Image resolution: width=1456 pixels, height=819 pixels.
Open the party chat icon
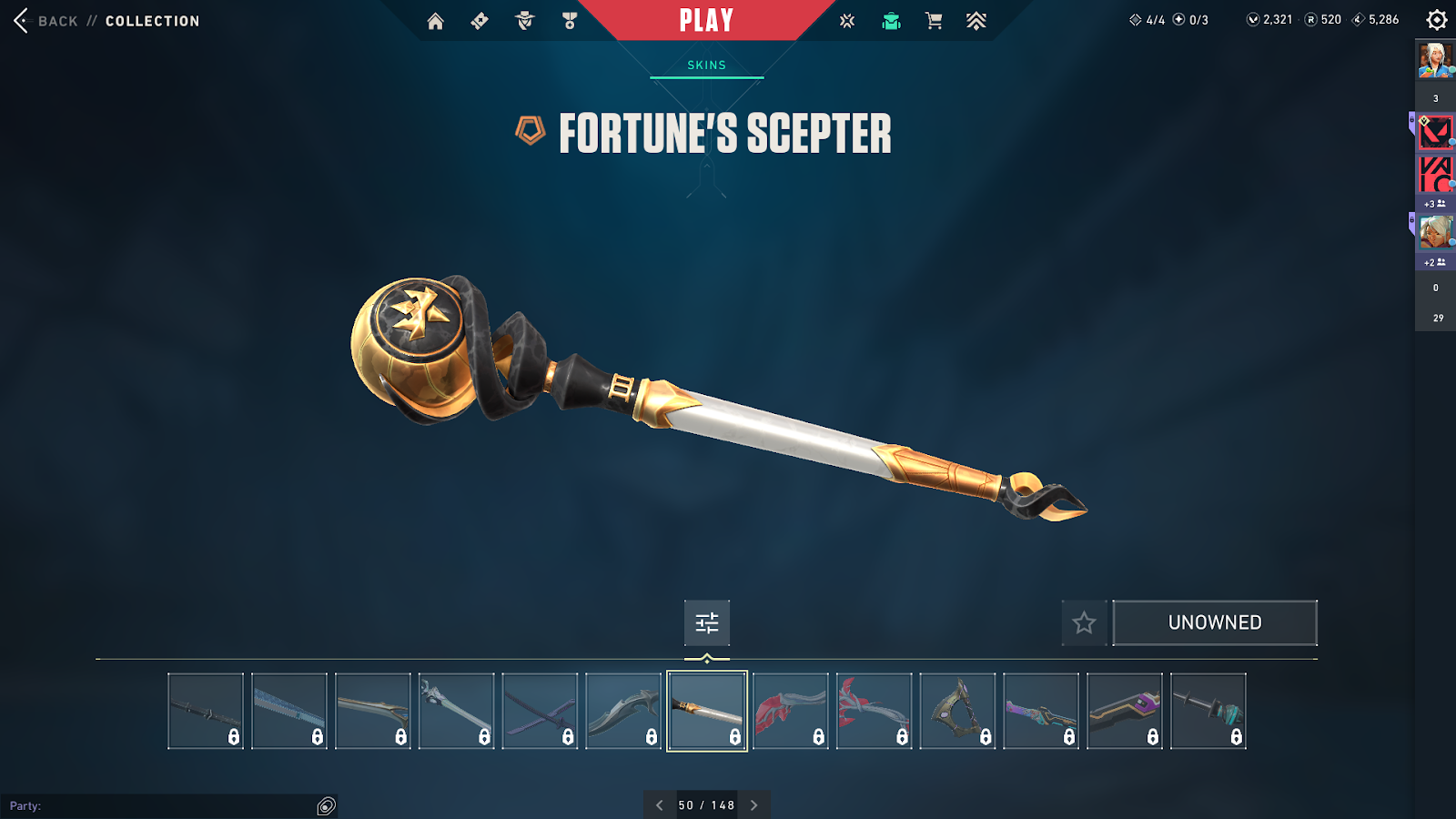pyautogui.click(x=327, y=805)
